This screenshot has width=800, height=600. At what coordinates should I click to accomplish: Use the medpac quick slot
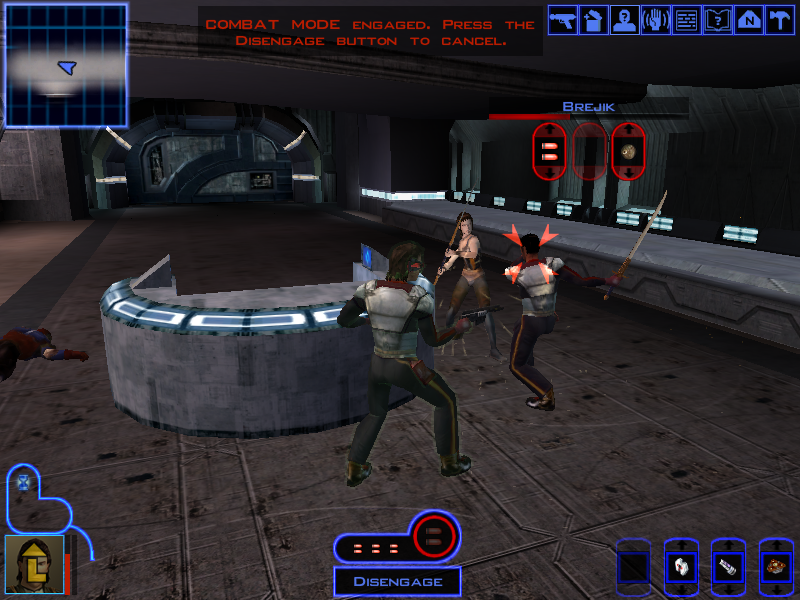click(680, 566)
